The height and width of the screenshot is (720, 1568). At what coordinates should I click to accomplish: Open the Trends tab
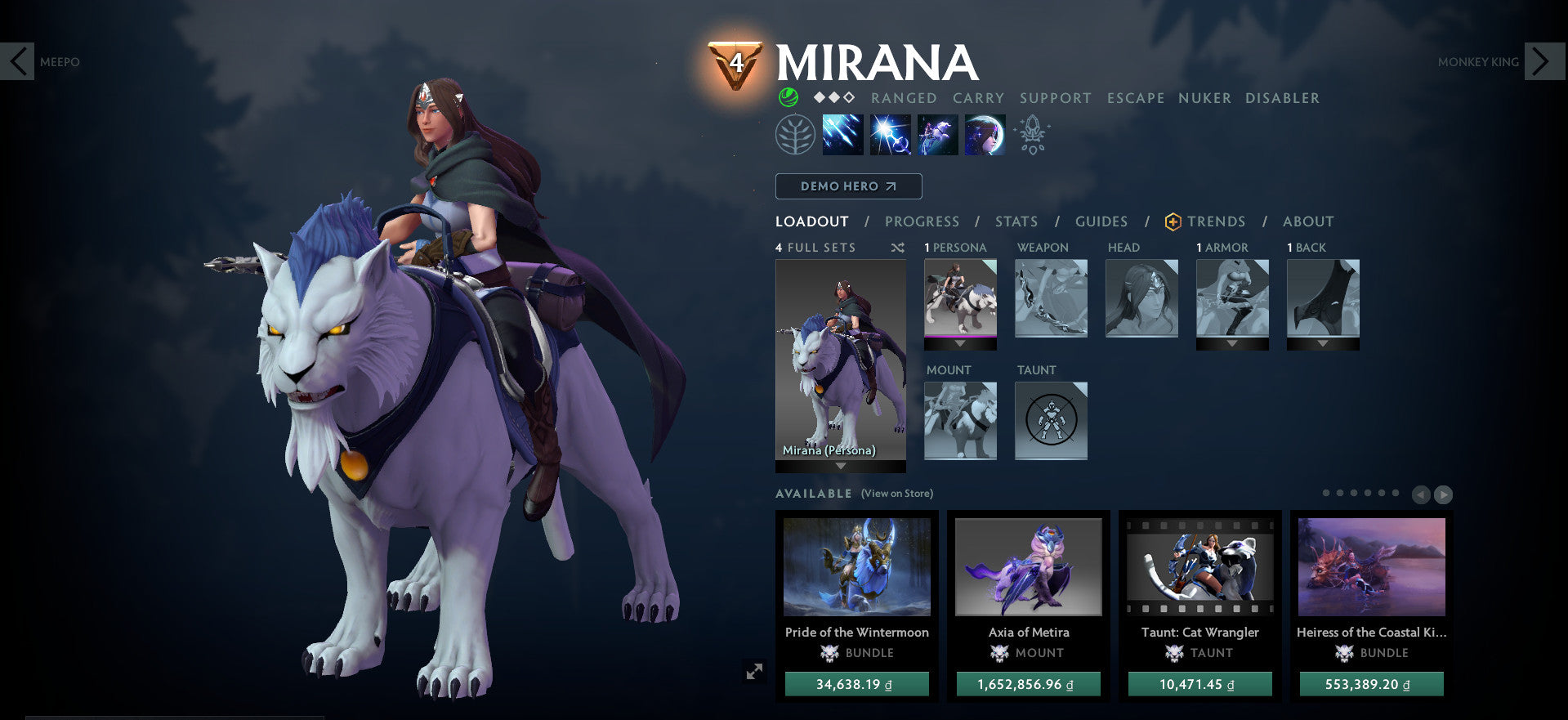click(1217, 221)
